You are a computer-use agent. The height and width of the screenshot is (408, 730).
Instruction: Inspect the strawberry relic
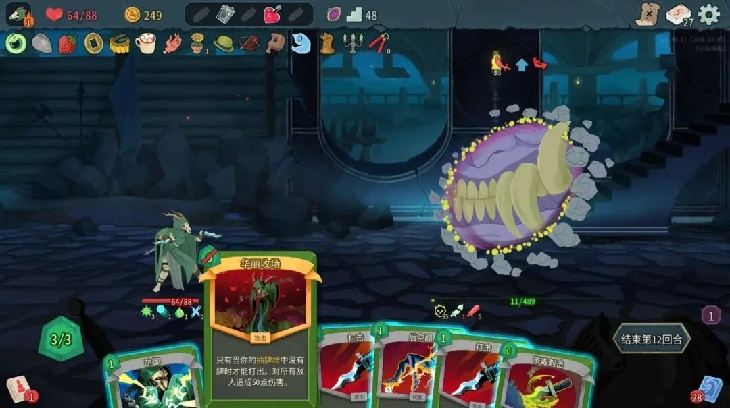coord(67,43)
